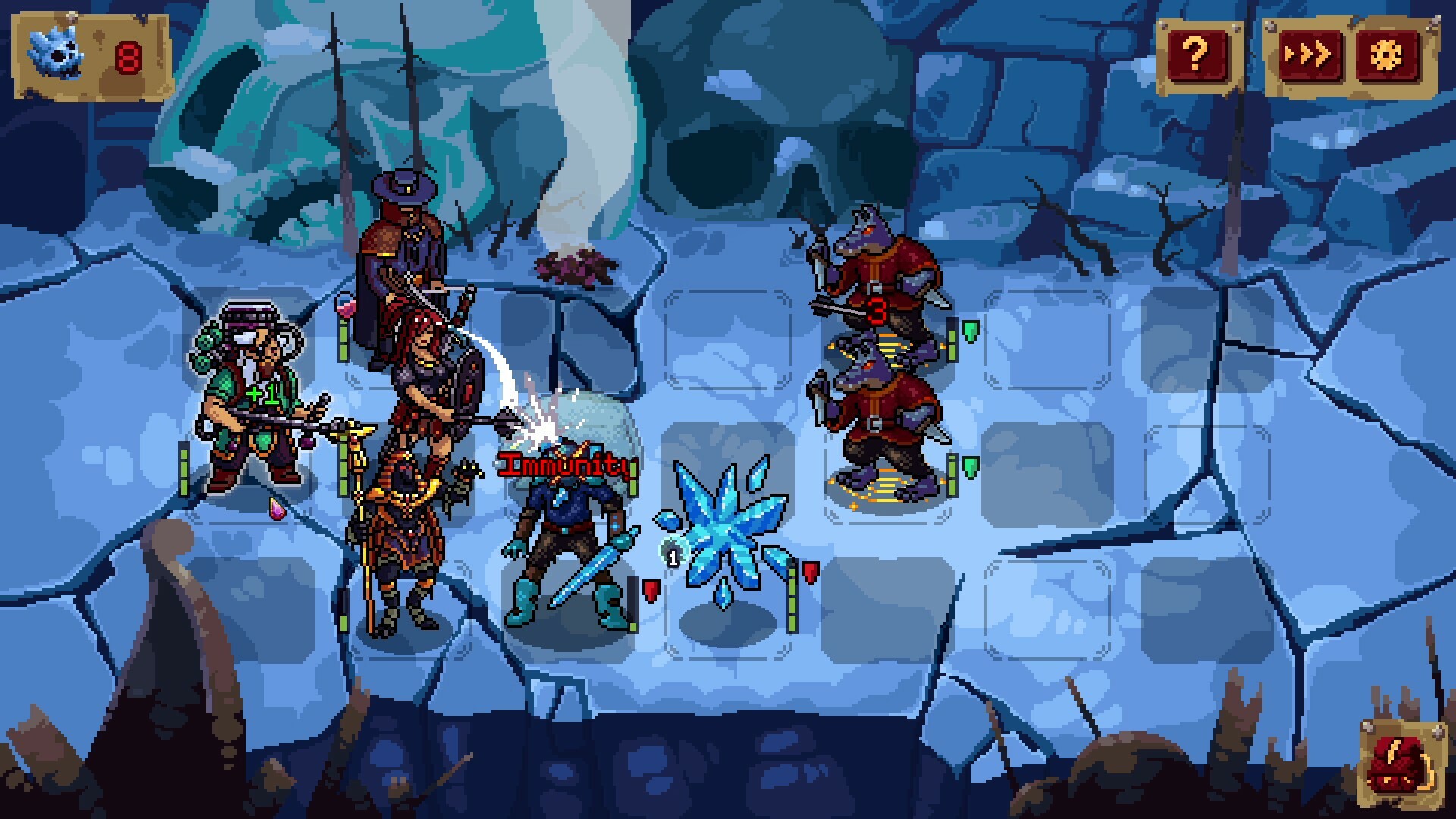
Task: Toggle the green shield buff on the upper kobold
Action: click(x=969, y=331)
